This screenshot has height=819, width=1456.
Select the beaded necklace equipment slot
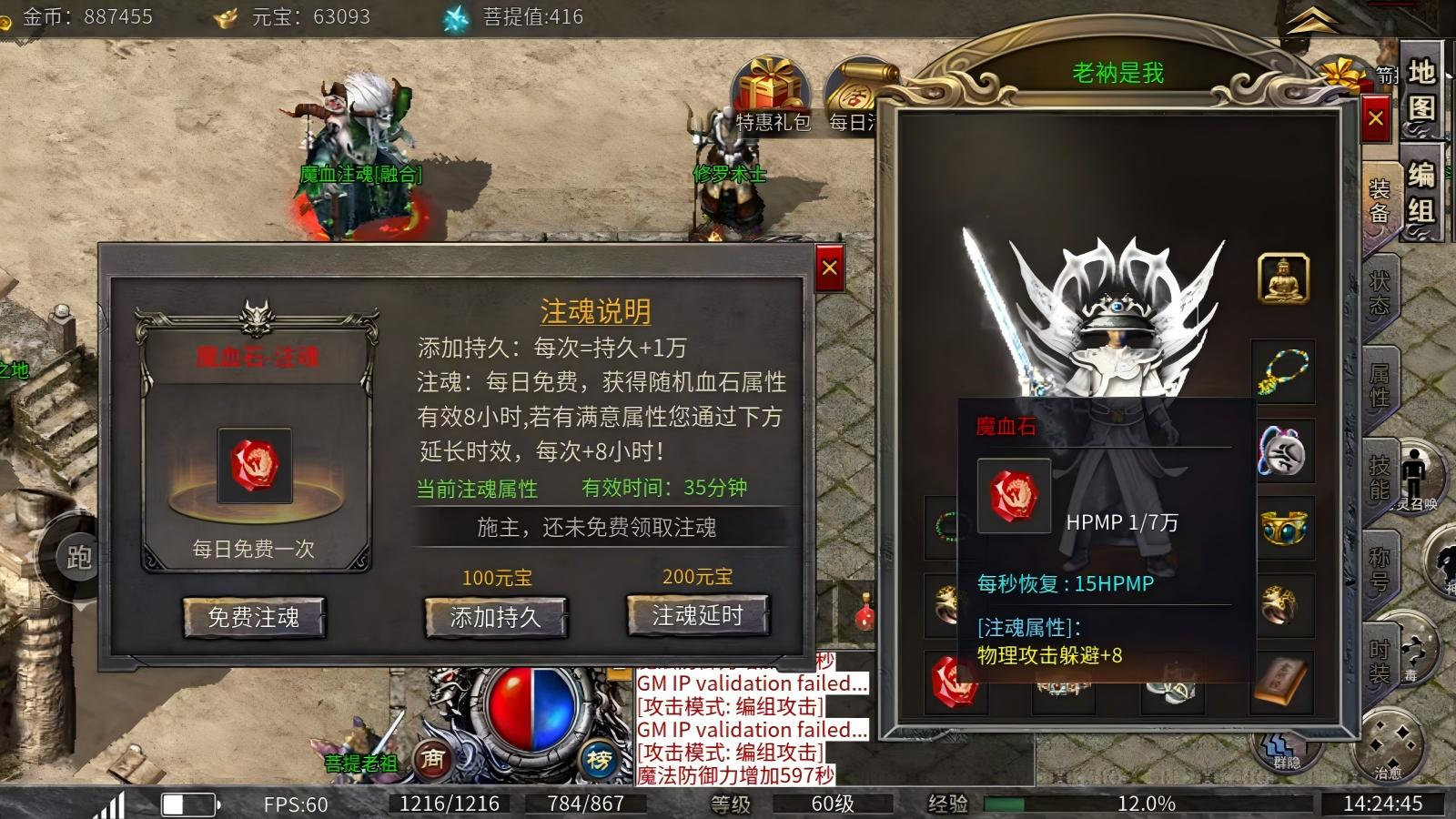pos(1283,372)
